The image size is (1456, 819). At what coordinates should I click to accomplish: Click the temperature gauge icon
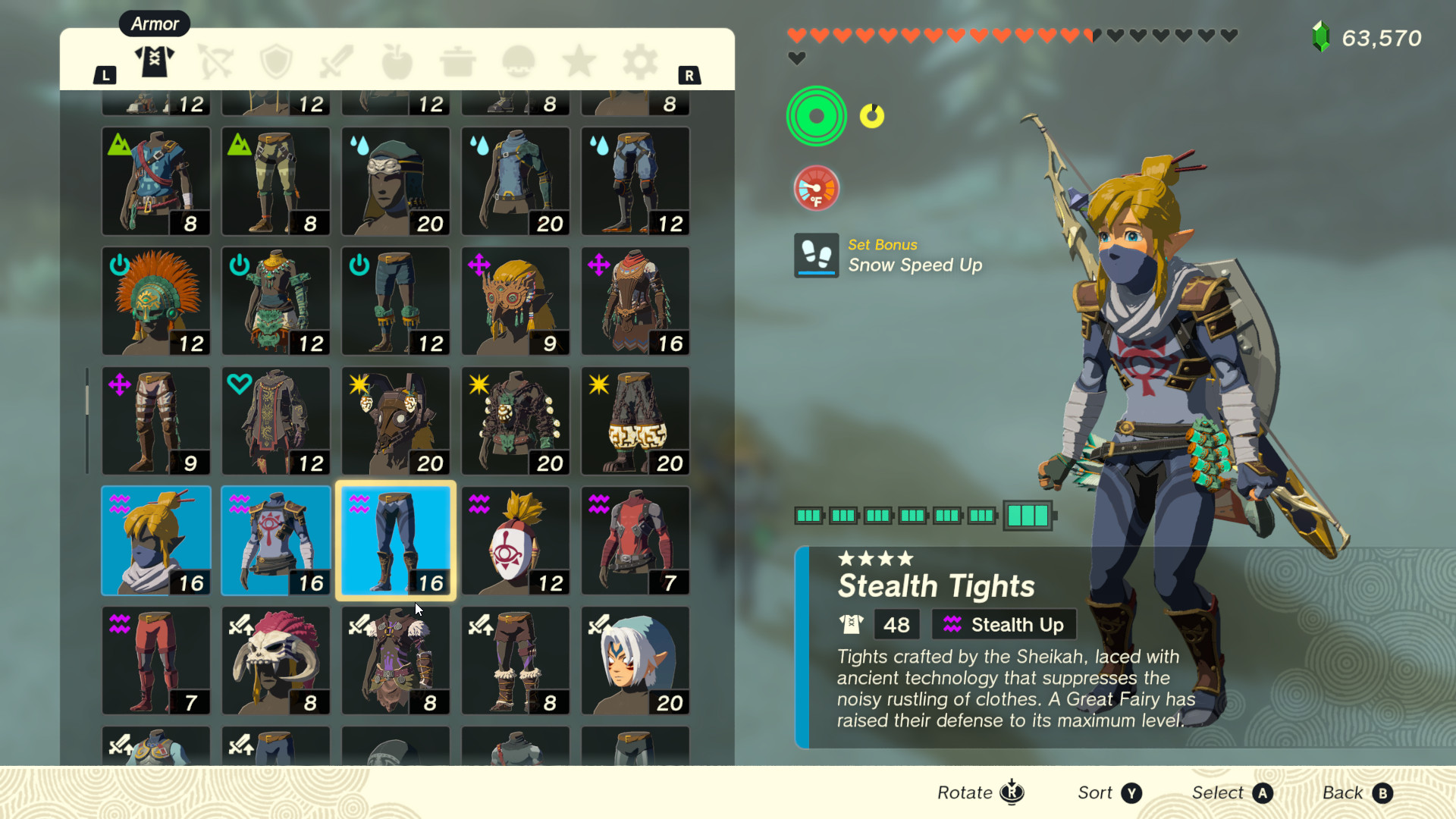[x=816, y=187]
